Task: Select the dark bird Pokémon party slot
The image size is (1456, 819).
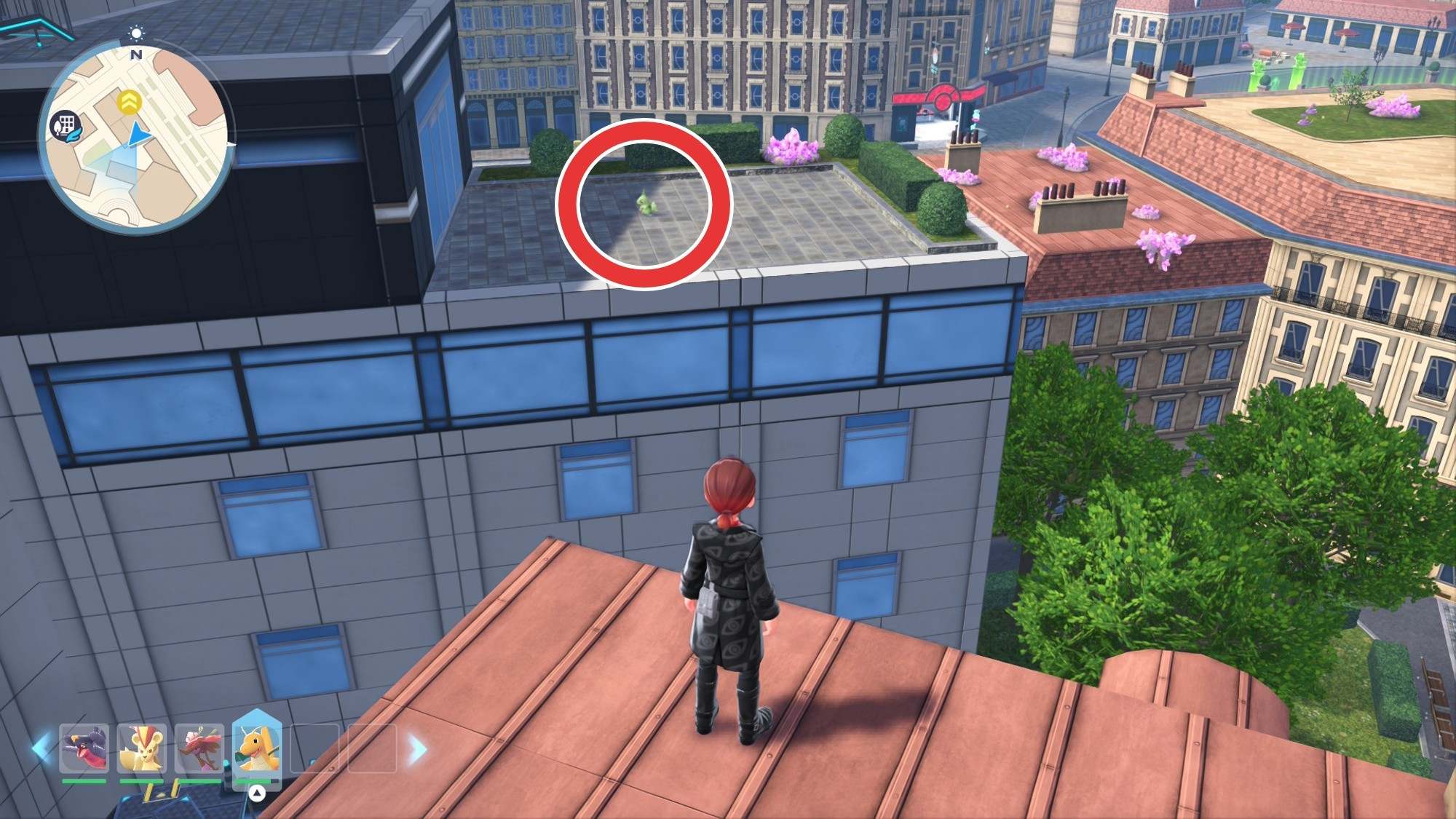Action: click(84, 748)
